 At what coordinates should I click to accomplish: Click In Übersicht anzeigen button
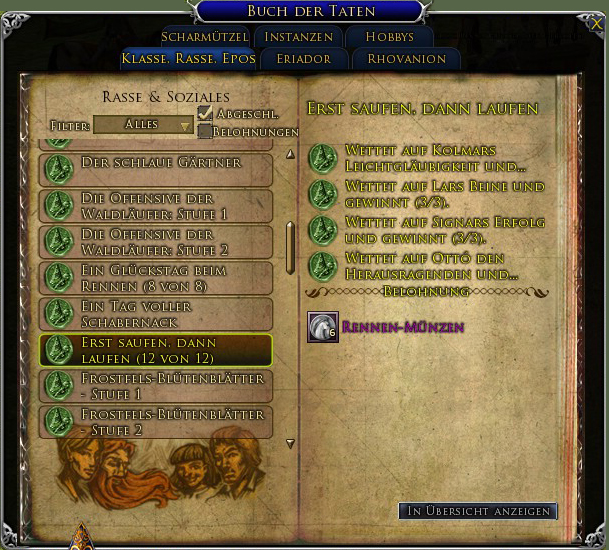click(x=477, y=511)
